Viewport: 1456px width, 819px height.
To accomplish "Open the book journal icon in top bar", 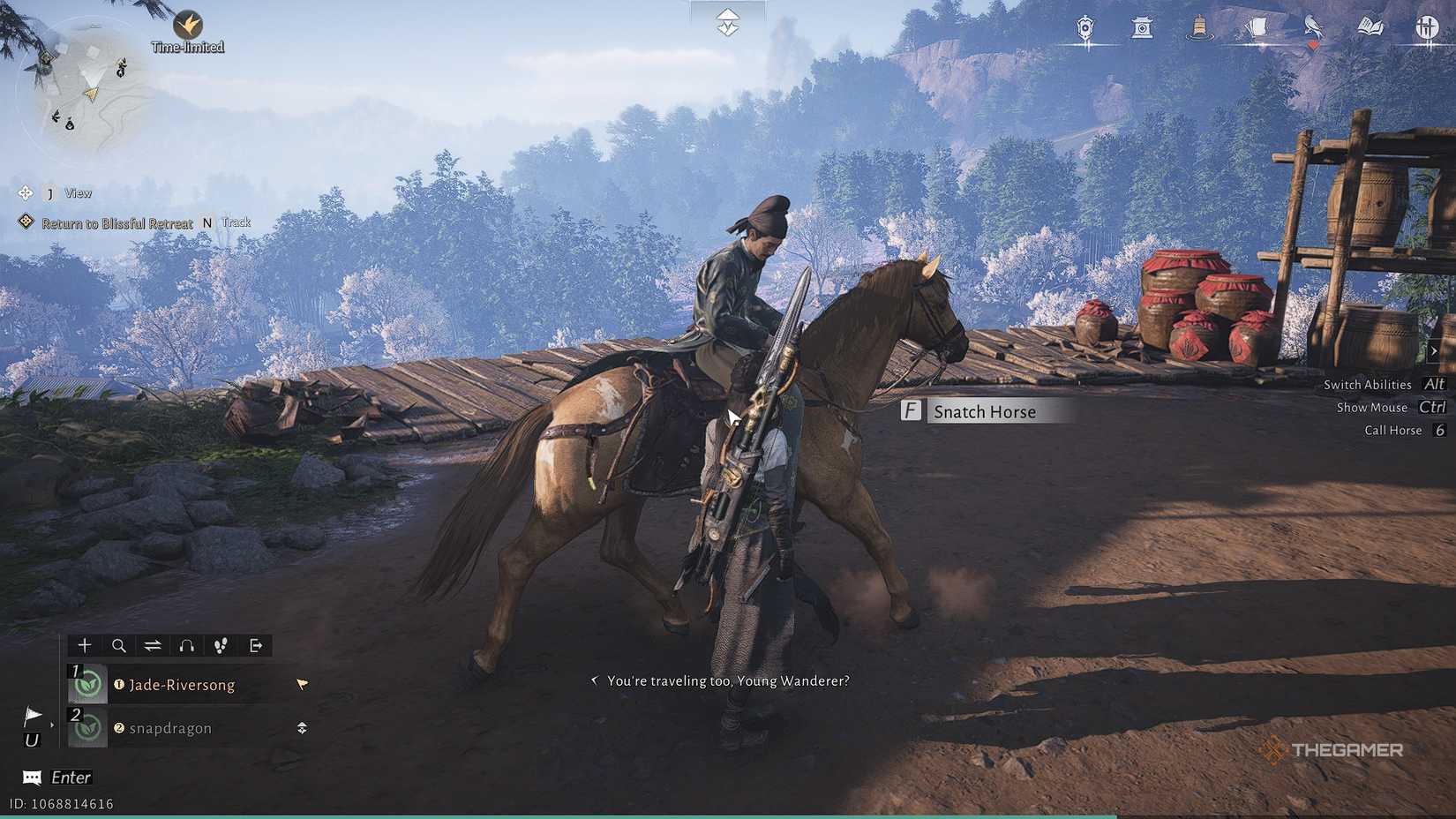I will 1370,27.
